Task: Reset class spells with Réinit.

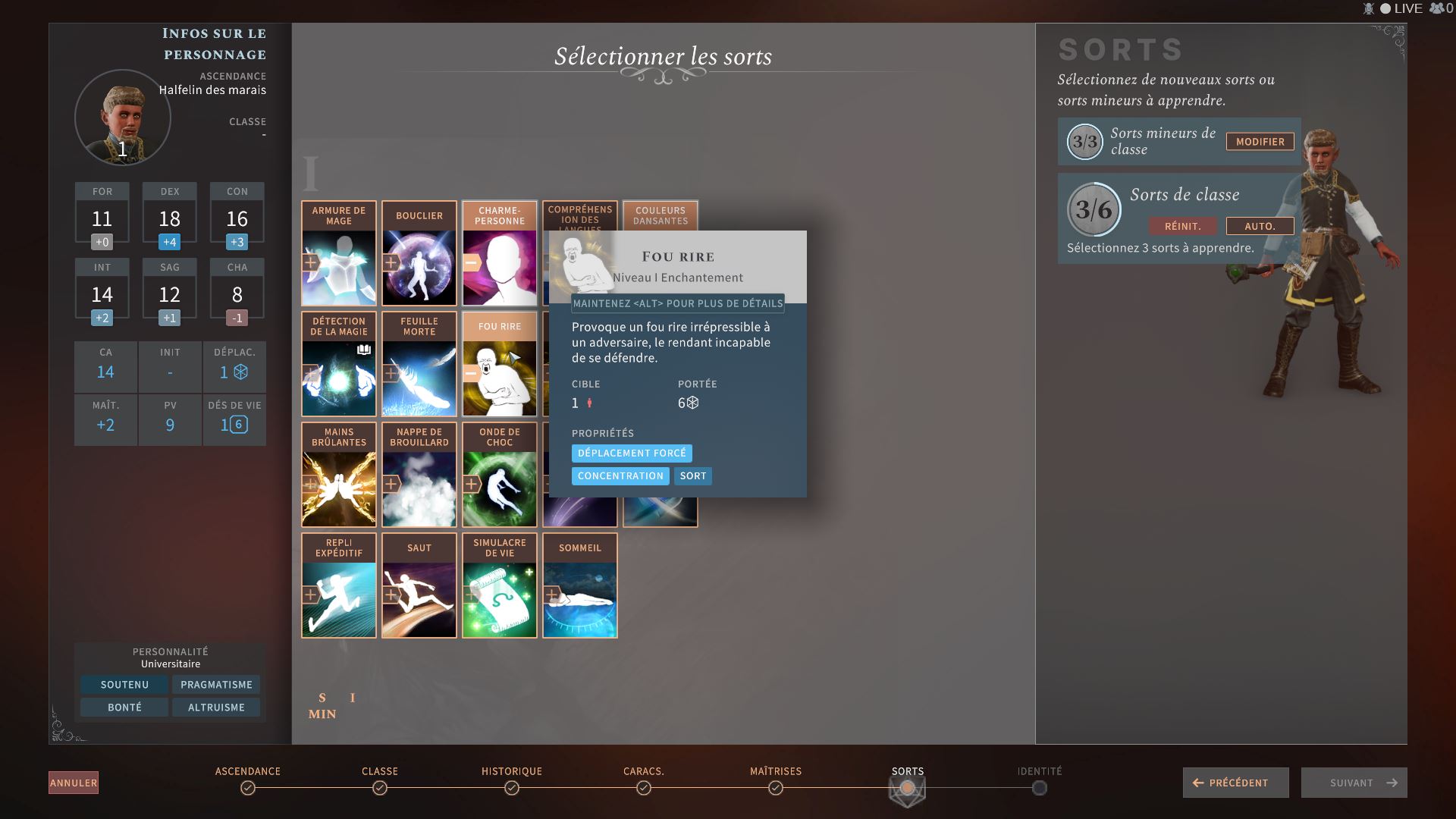Action: point(1182,226)
